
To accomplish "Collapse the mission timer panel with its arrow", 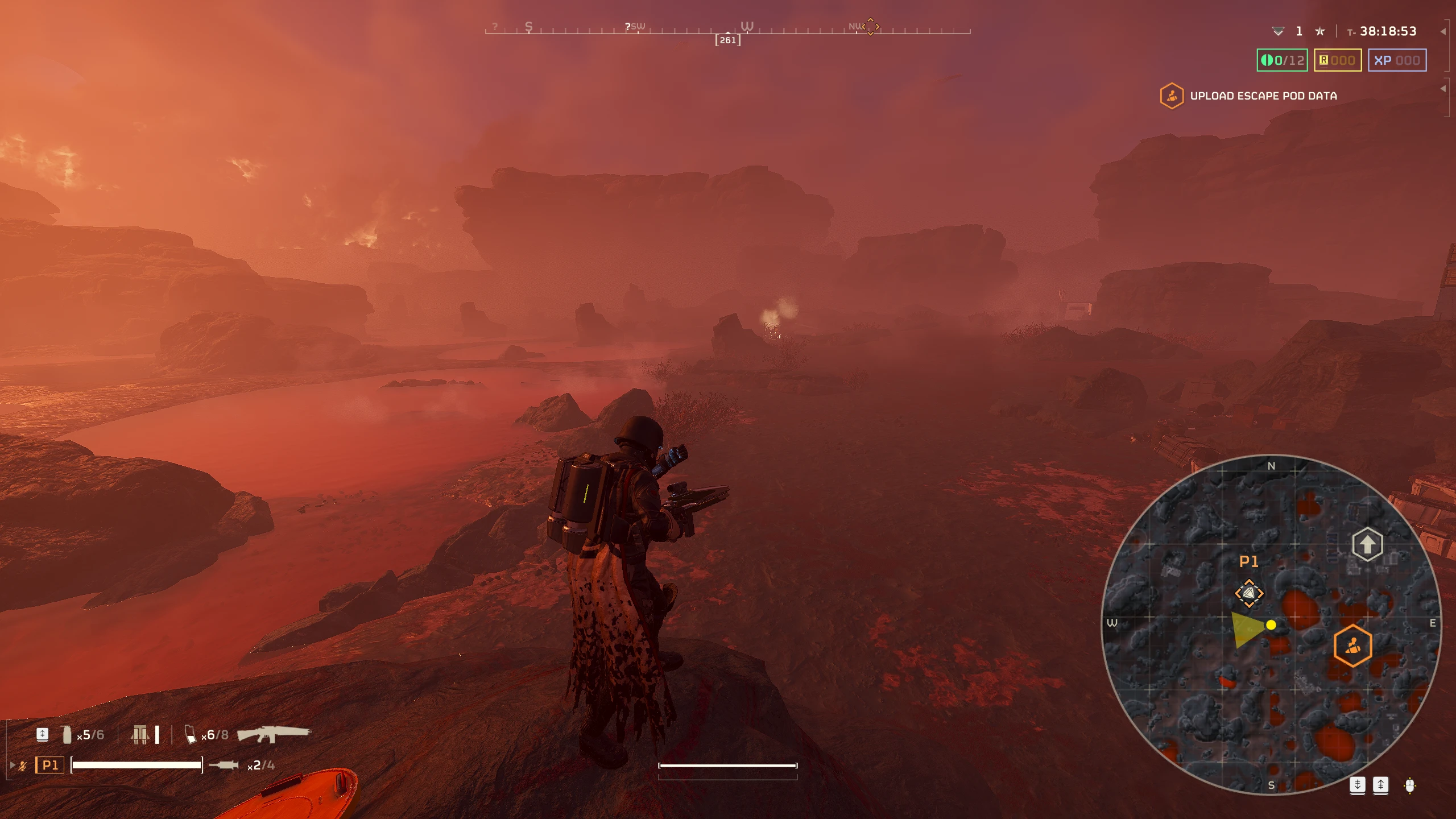I will [1443, 32].
